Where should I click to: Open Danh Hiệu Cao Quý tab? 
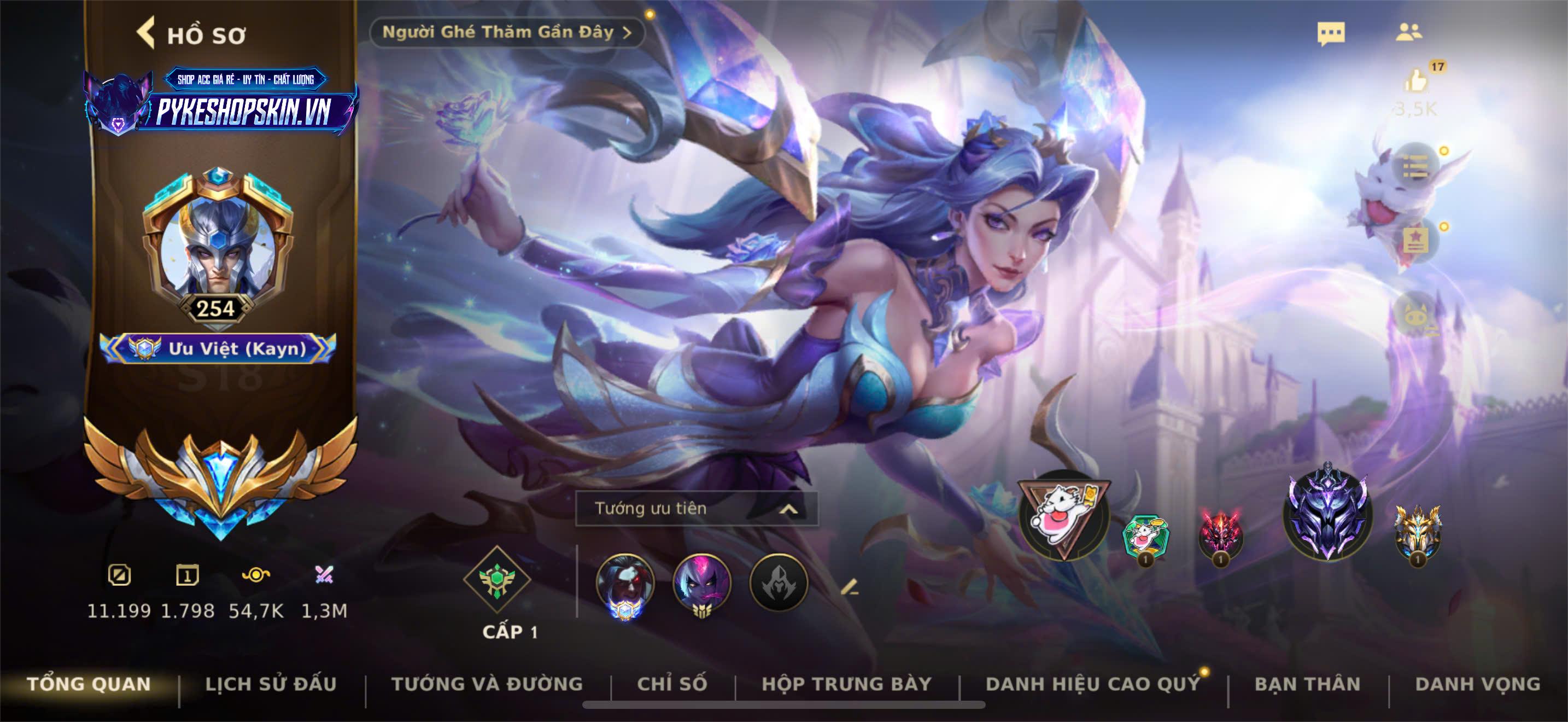[x=1092, y=684]
